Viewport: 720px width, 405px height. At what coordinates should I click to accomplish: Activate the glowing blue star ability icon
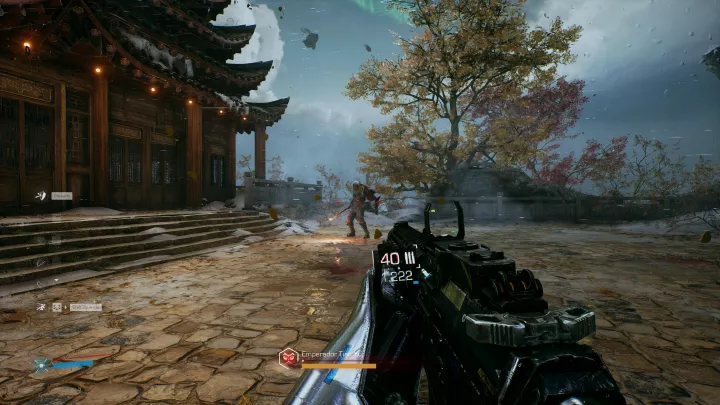(x=41, y=365)
